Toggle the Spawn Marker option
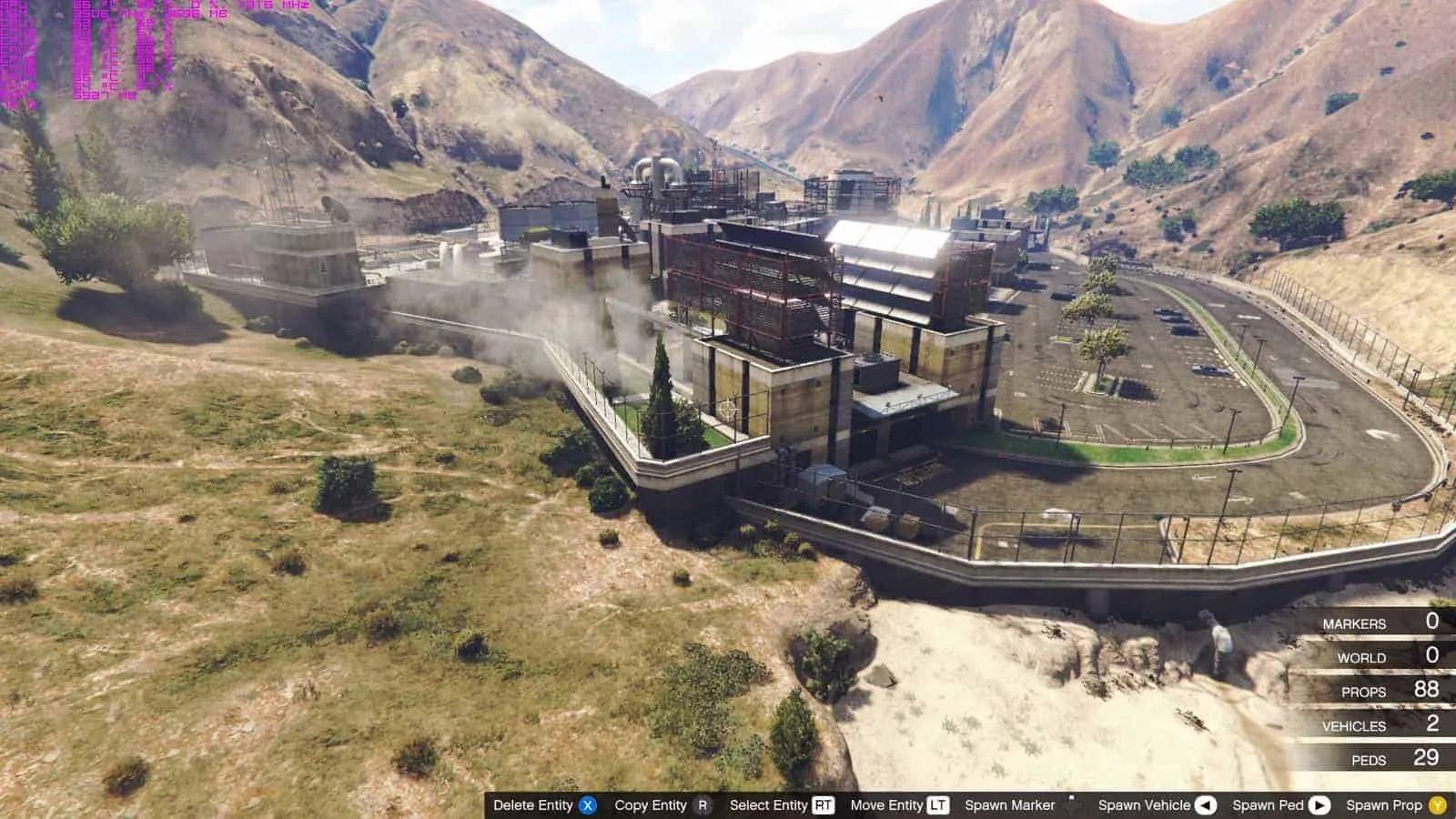Image resolution: width=1456 pixels, height=819 pixels. click(1010, 804)
